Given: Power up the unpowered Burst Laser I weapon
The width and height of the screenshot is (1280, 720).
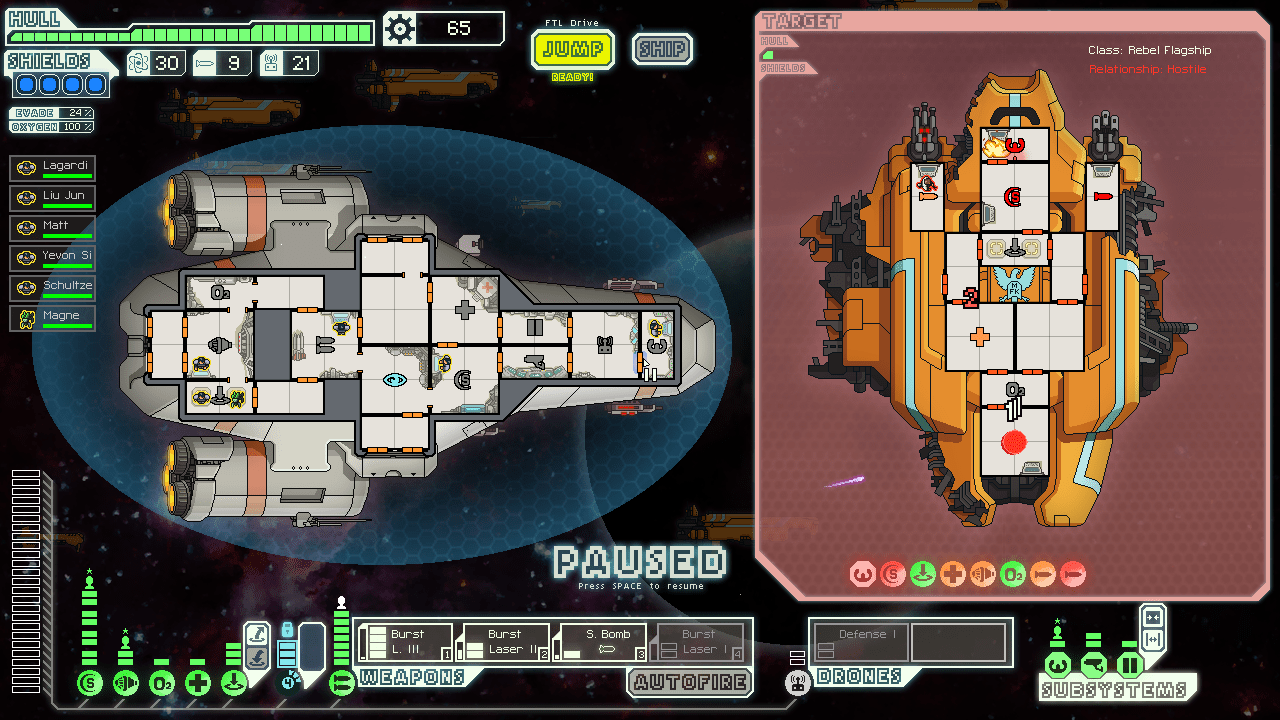Looking at the screenshot, I should 699,642.
